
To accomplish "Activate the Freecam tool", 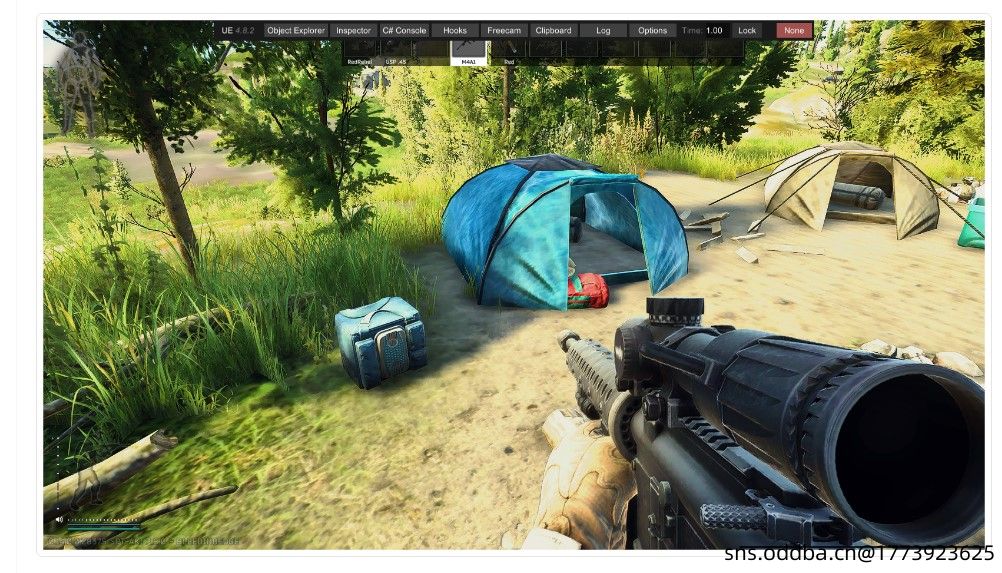I will pyautogui.click(x=504, y=31).
